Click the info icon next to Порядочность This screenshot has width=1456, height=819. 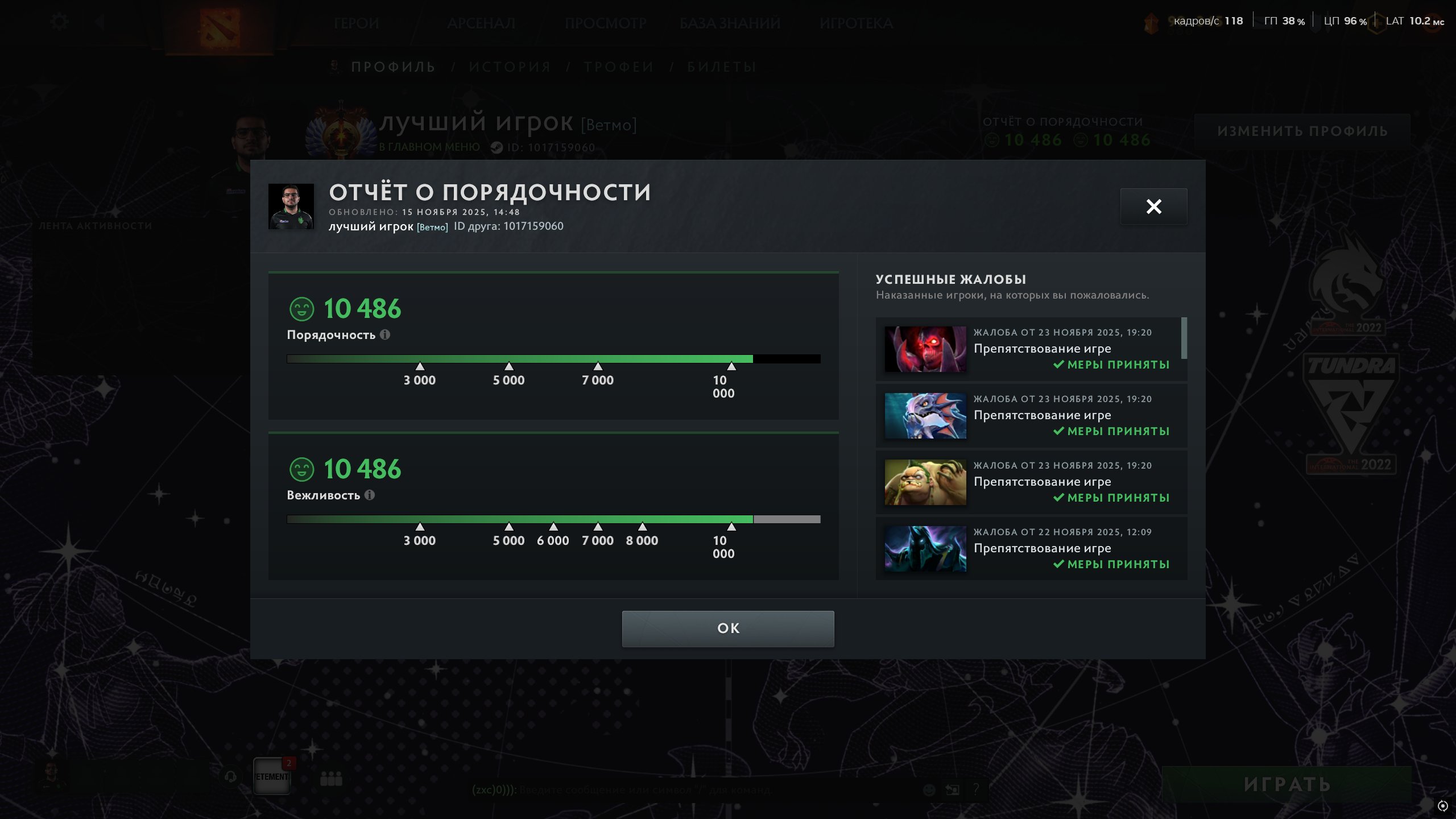386,335
